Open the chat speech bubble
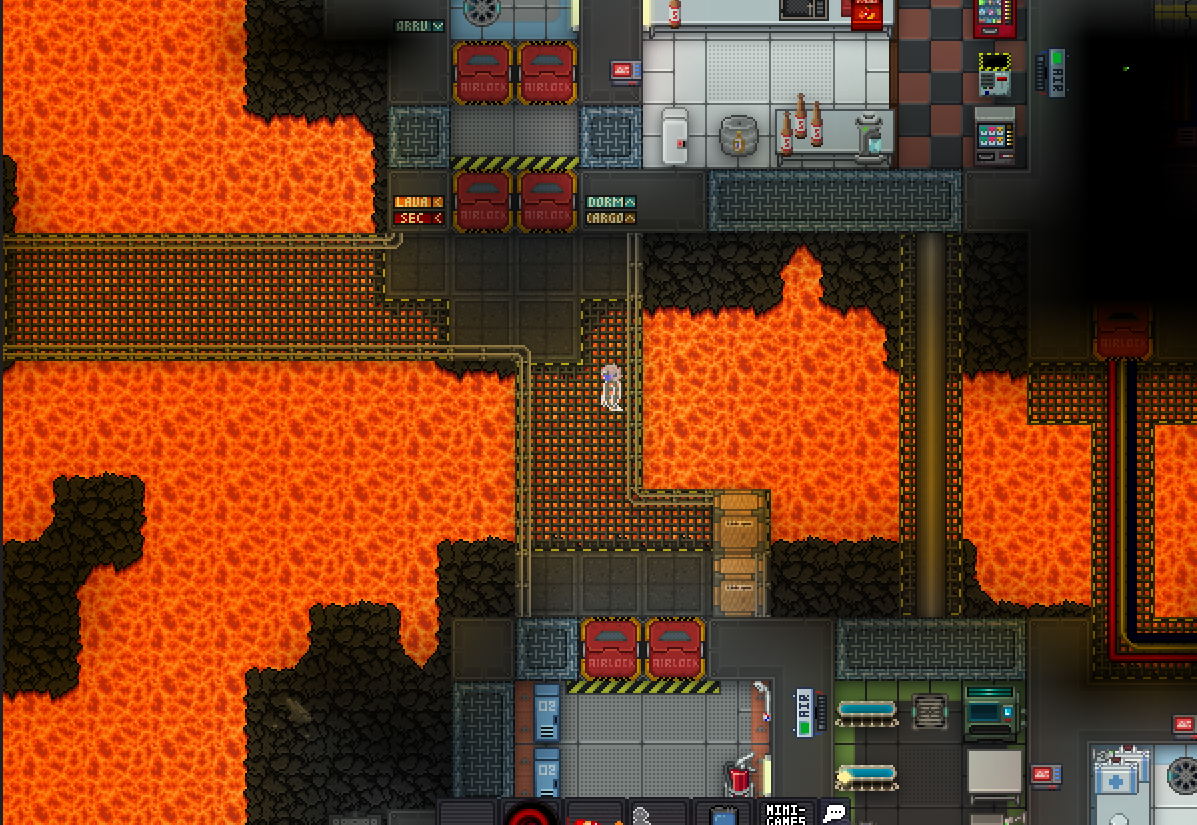 tap(834, 813)
